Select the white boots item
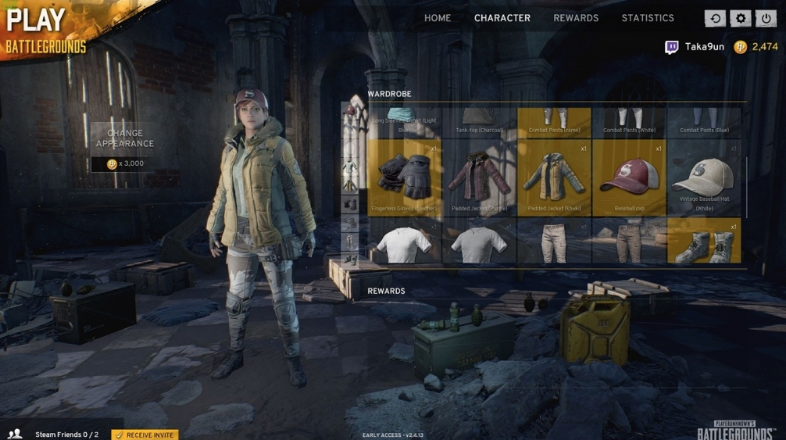The width and height of the screenshot is (786, 440). click(x=704, y=243)
